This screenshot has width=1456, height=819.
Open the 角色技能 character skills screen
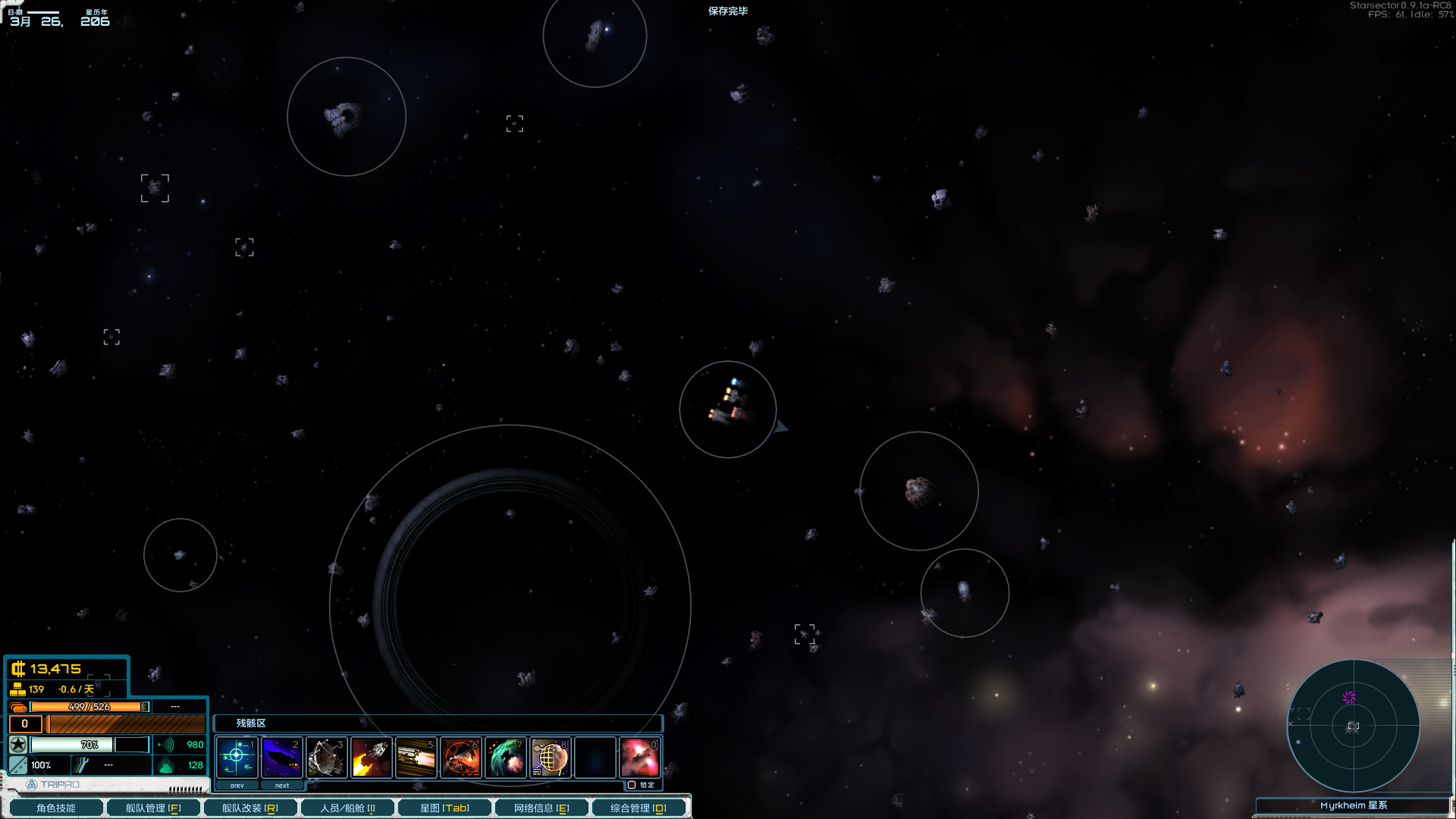point(55,808)
